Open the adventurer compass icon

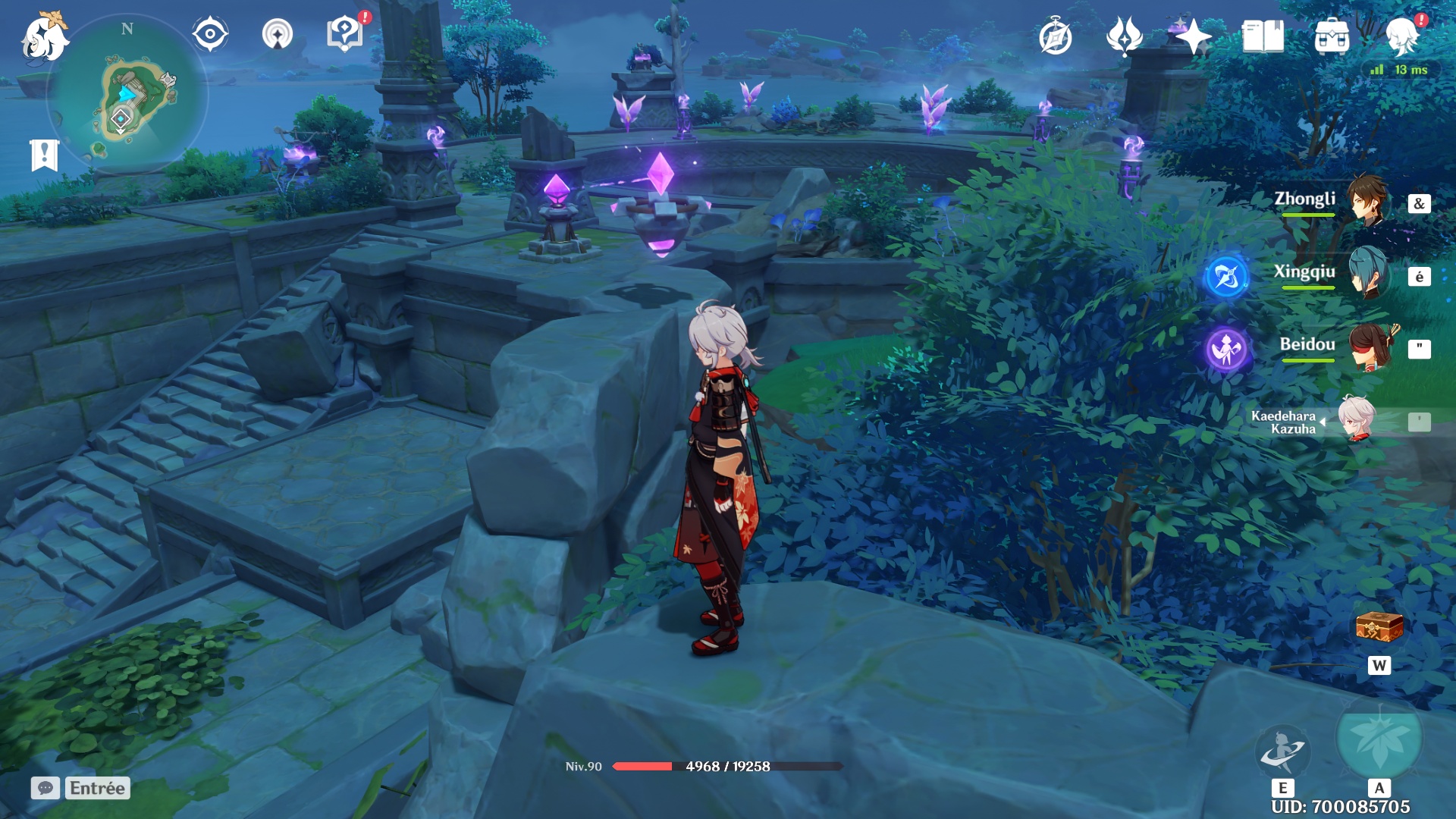[x=1055, y=37]
